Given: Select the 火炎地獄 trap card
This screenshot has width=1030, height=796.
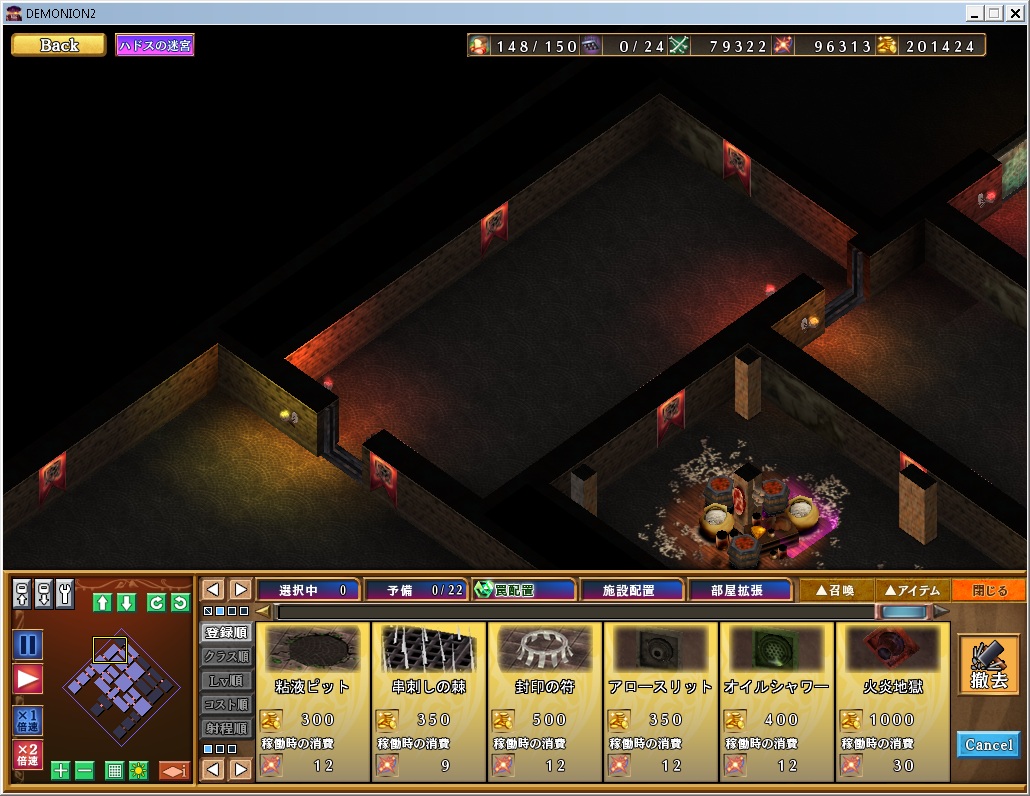Looking at the screenshot, I should click(x=892, y=701).
